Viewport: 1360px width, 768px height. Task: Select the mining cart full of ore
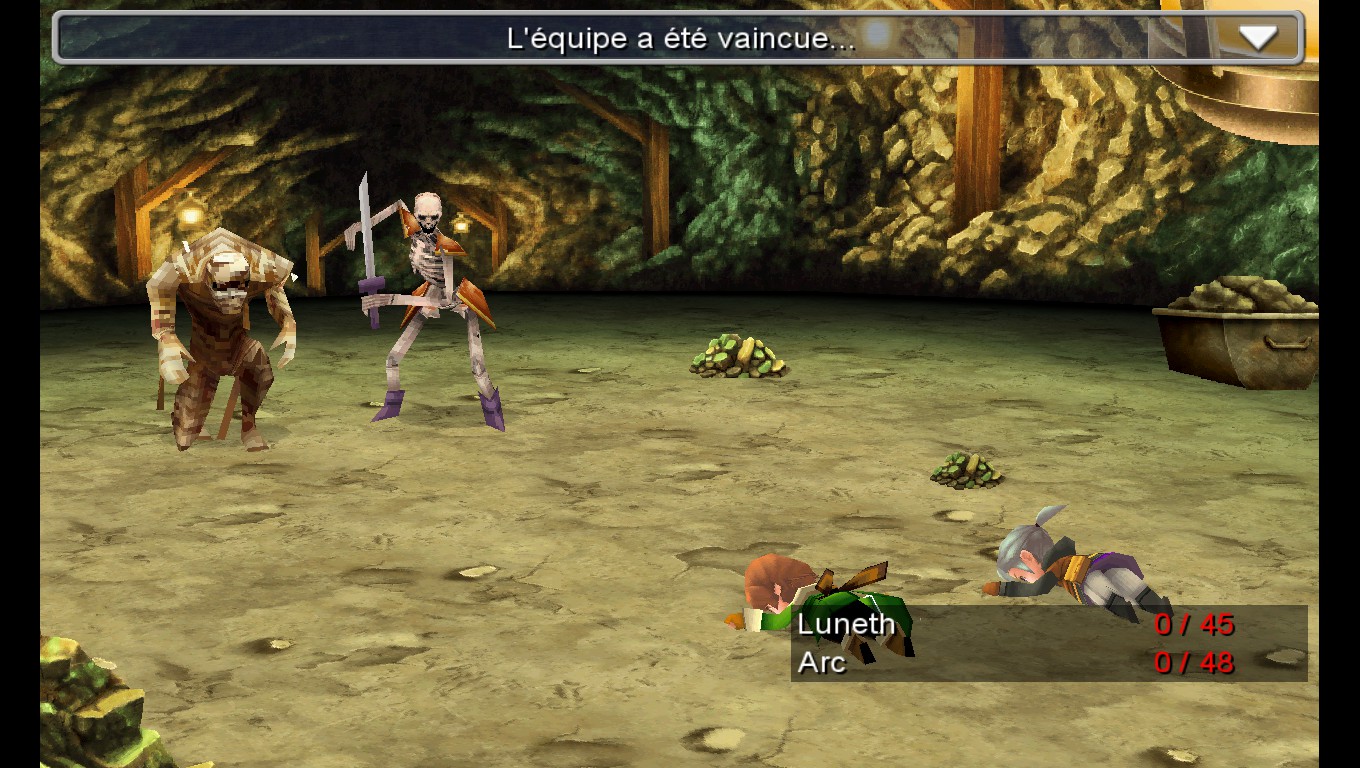coord(1235,330)
